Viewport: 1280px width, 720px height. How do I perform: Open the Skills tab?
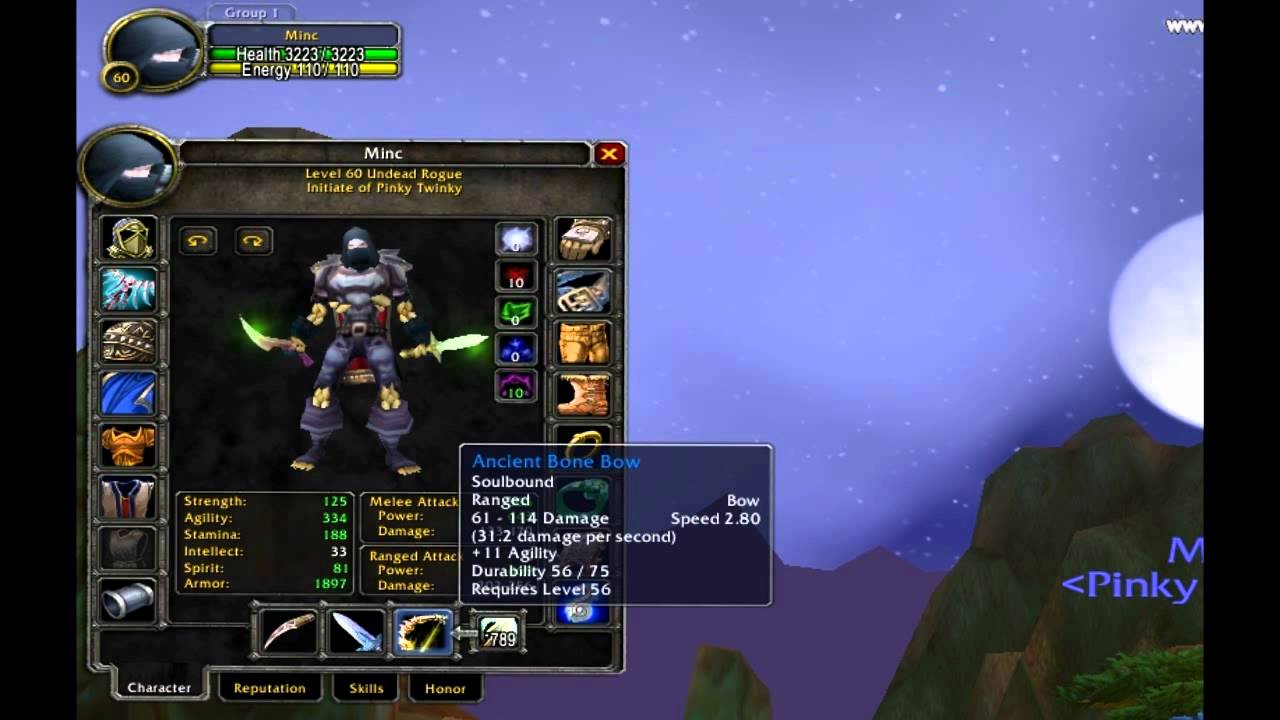(x=366, y=688)
